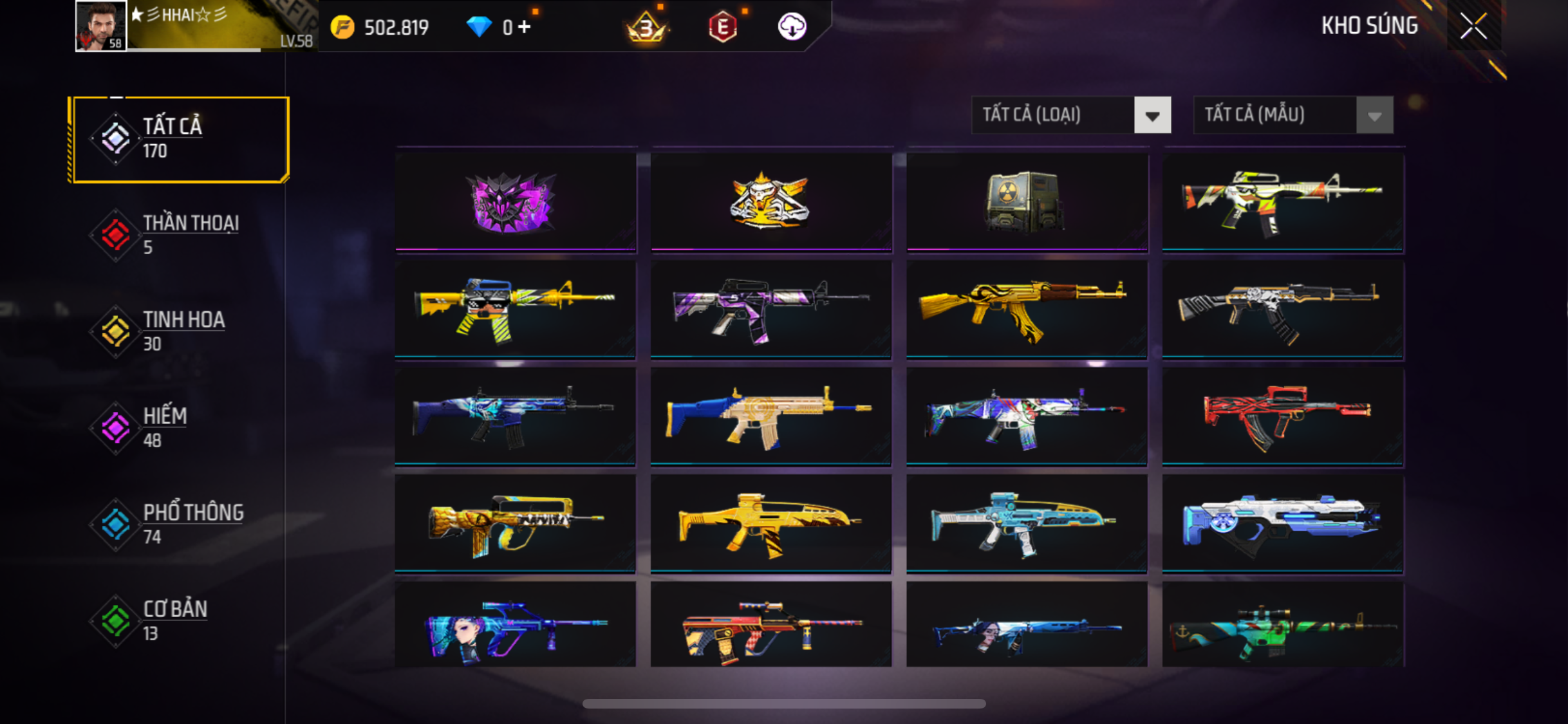Select the purple dragon emblem item
This screenshot has height=724, width=1568.
(515, 201)
